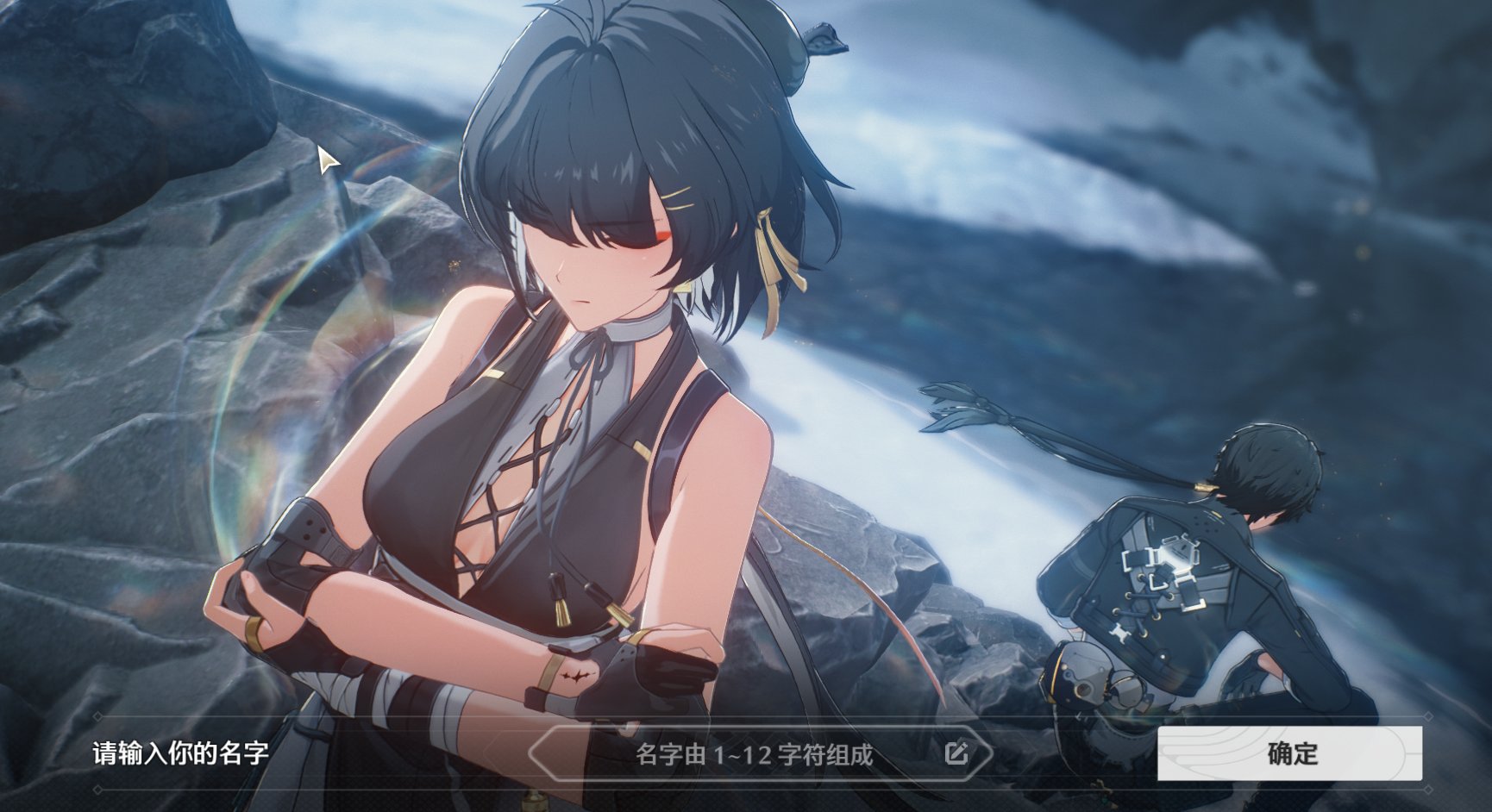Click the name input field
This screenshot has height=812, width=1492.
point(754,755)
